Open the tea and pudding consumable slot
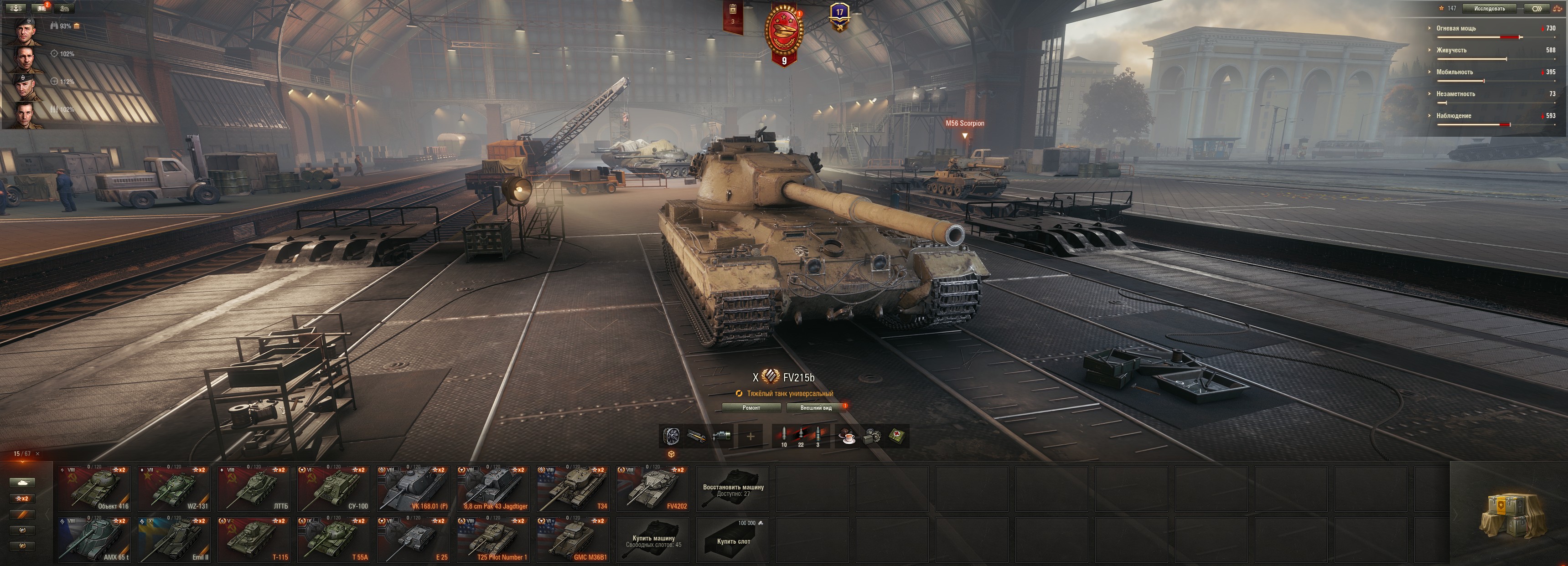The height and width of the screenshot is (566, 1568). pyautogui.click(x=847, y=437)
